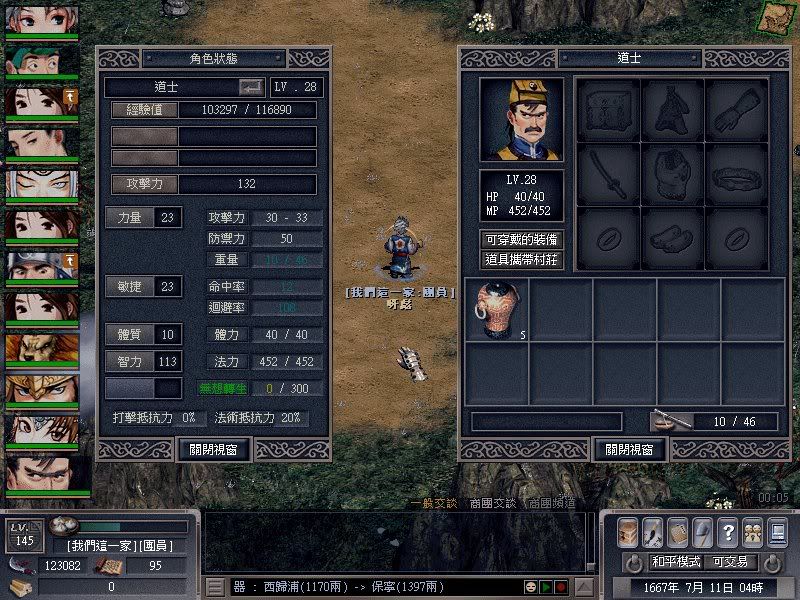Open help with the question mark icon
The height and width of the screenshot is (600, 800).
[x=728, y=531]
